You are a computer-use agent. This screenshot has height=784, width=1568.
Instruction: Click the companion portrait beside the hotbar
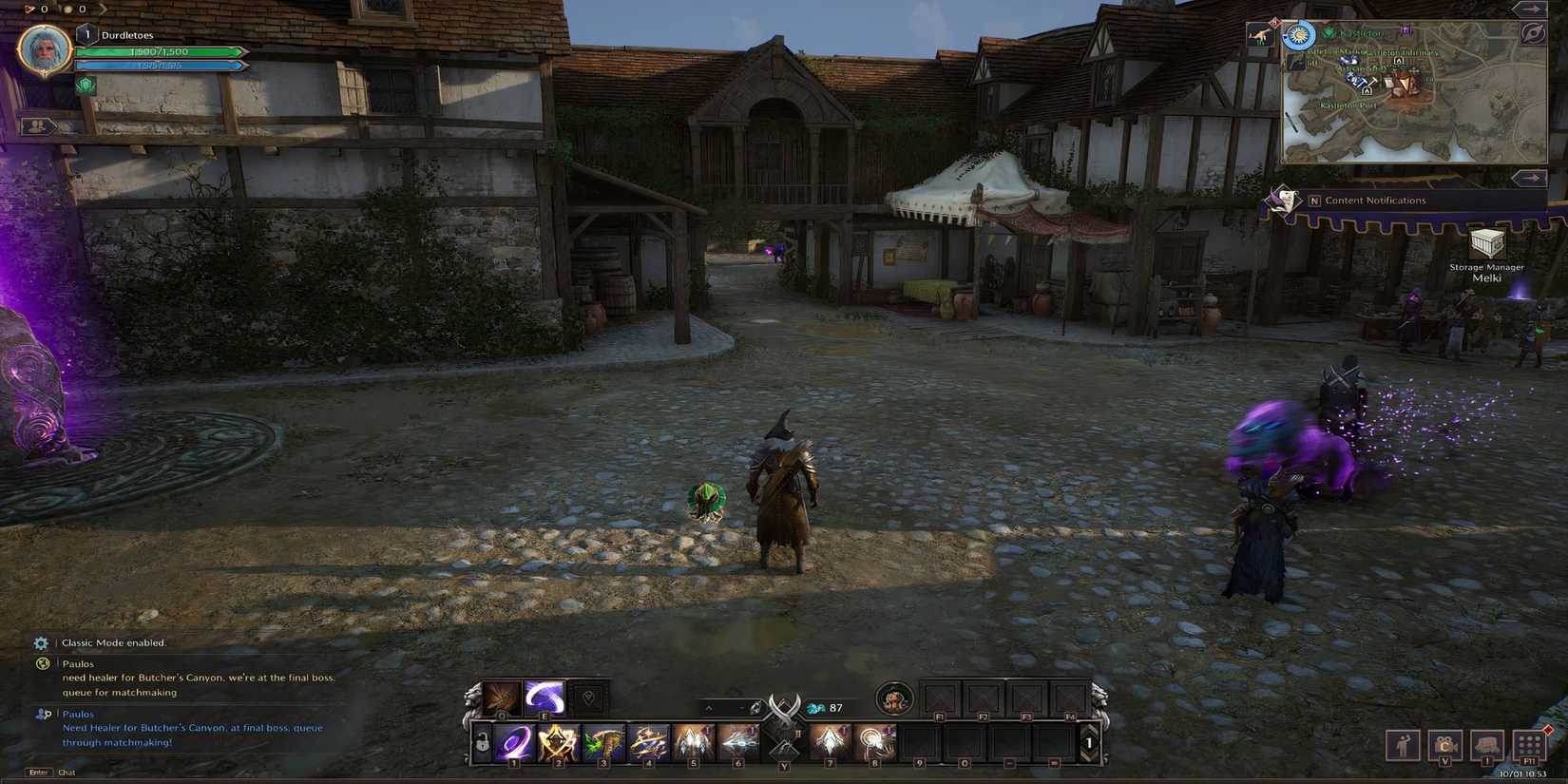point(894,697)
